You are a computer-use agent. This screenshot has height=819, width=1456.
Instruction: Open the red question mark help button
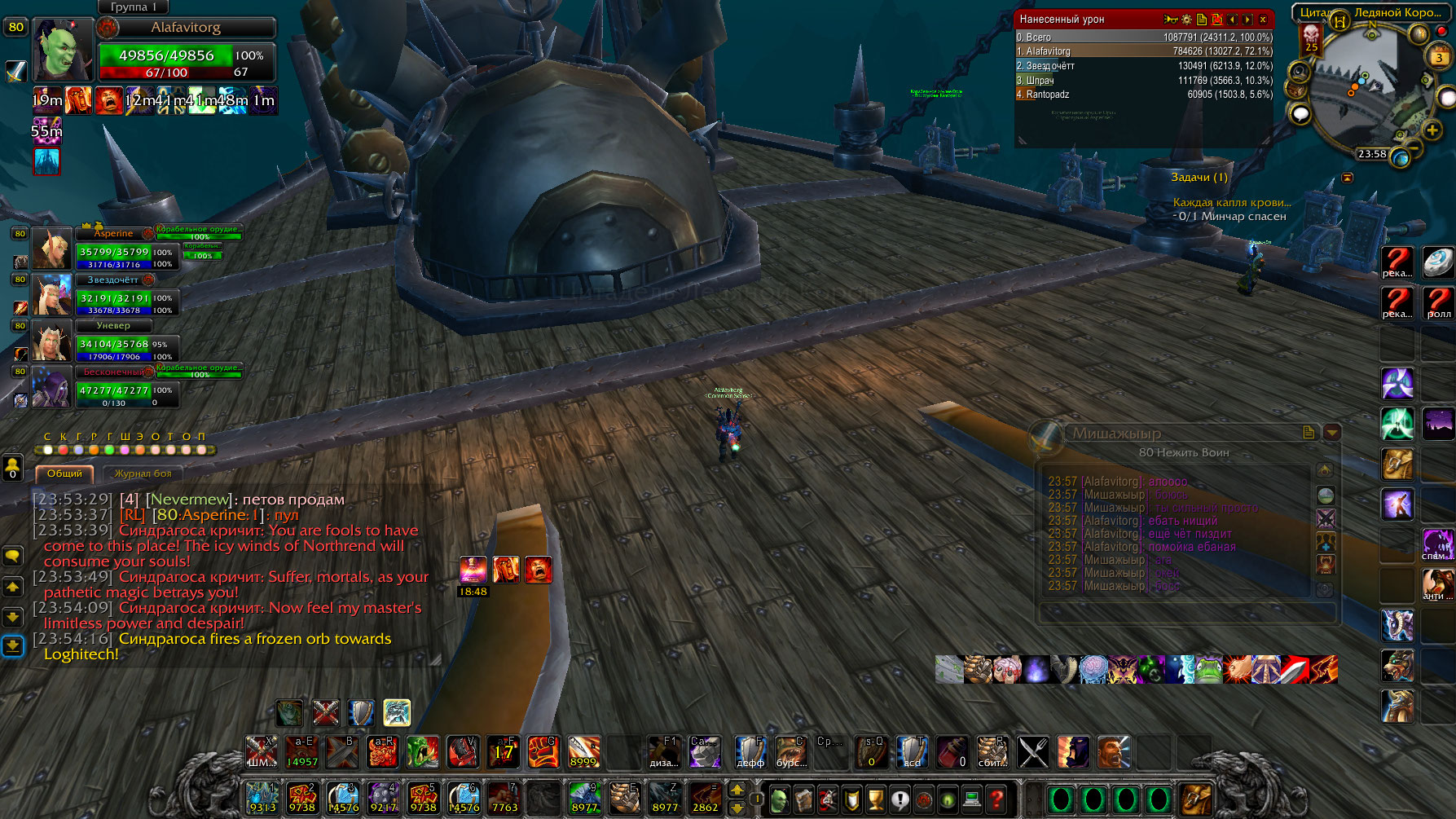pyautogui.click(x=996, y=799)
